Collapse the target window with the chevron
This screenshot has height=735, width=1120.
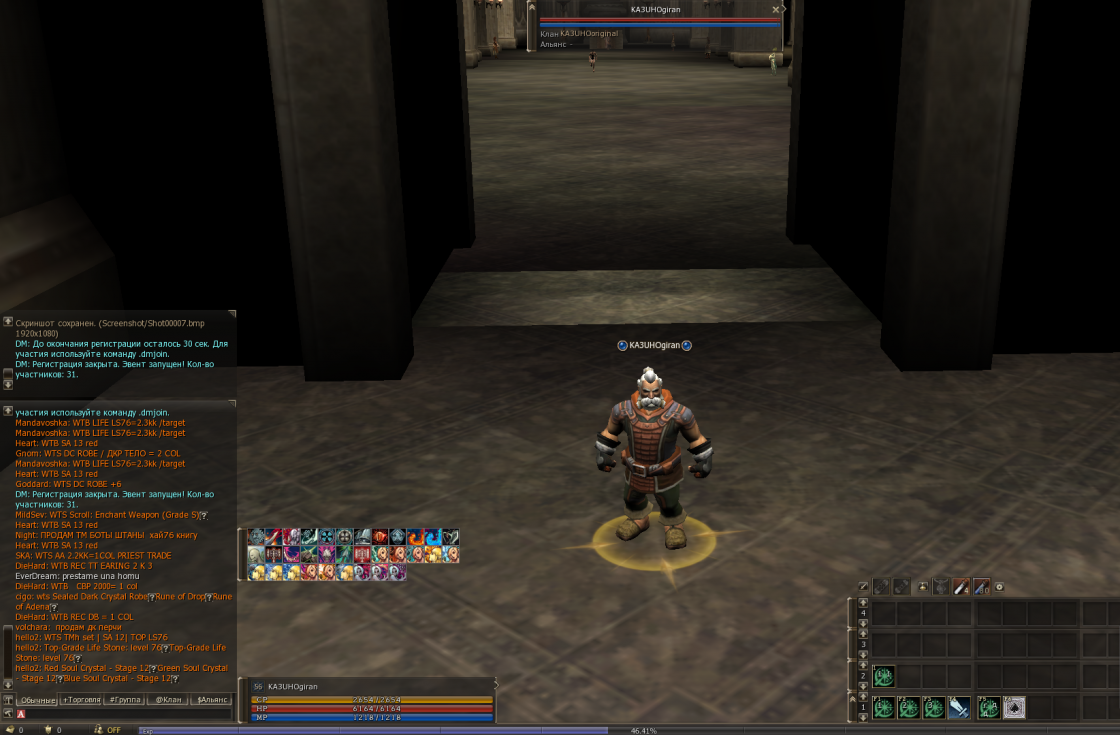point(785,10)
